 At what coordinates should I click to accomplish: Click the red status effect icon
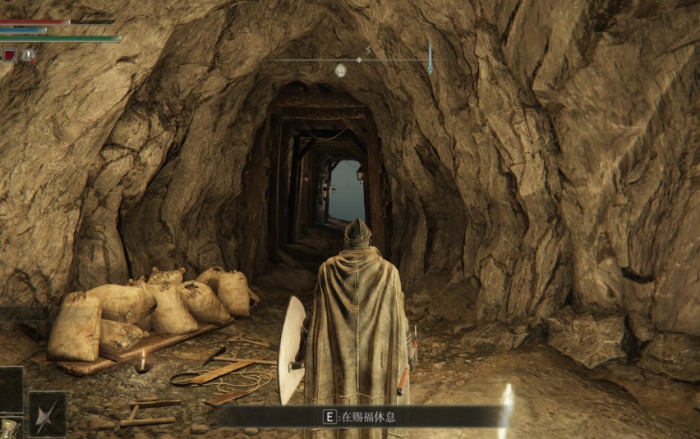9,56
